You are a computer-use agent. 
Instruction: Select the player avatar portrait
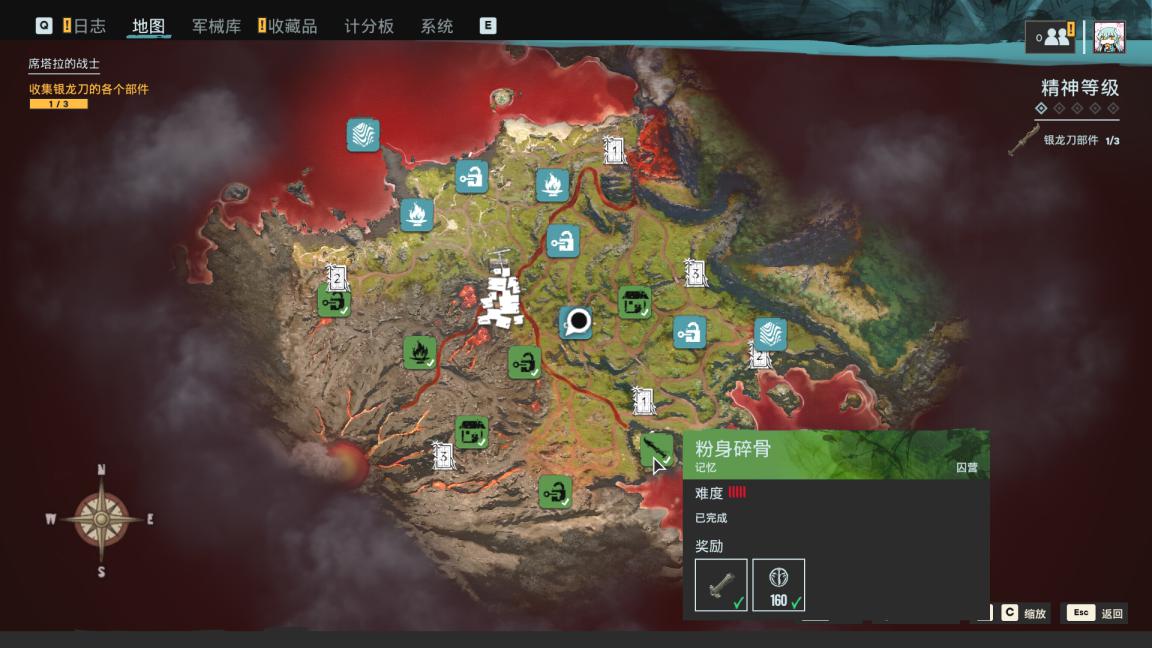coord(1109,37)
